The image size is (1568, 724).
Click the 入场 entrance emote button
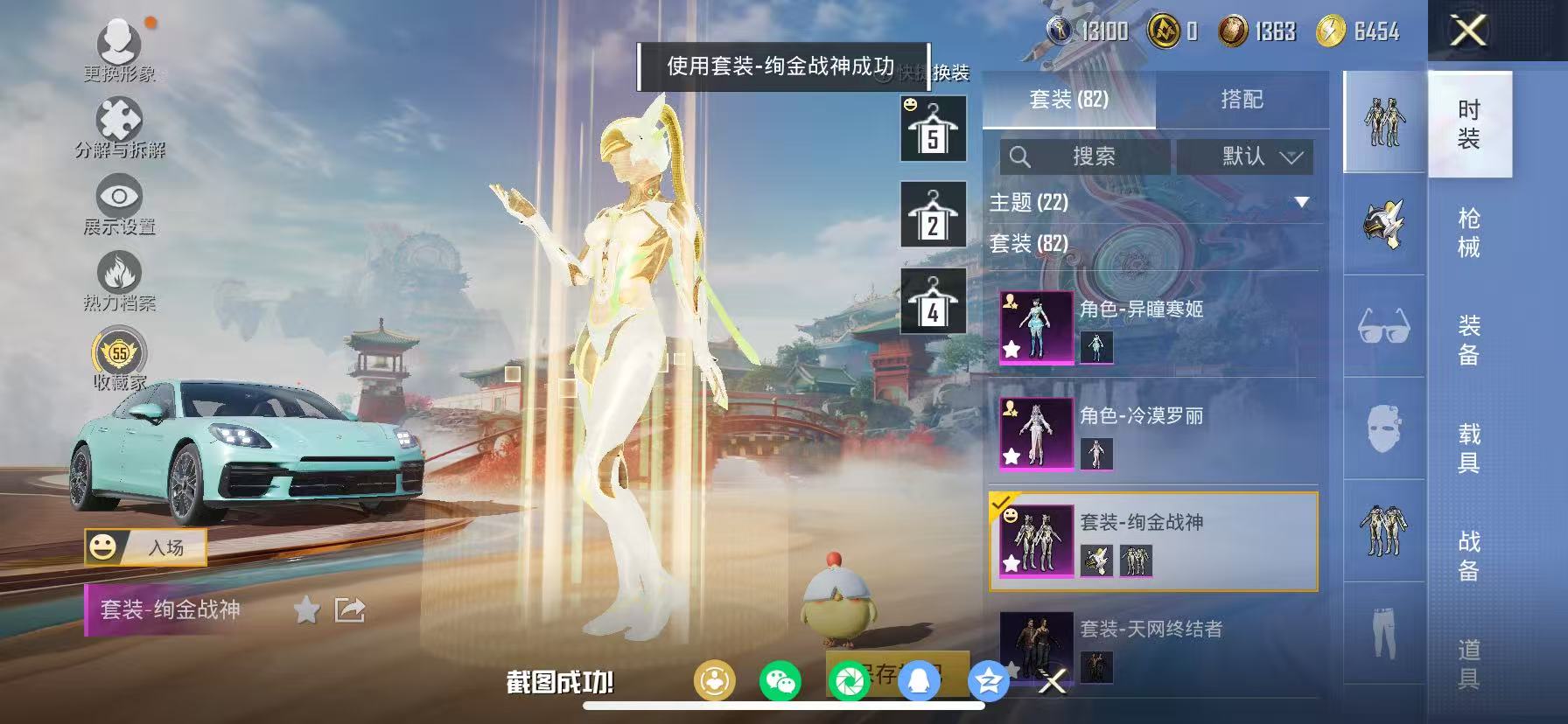(x=147, y=546)
